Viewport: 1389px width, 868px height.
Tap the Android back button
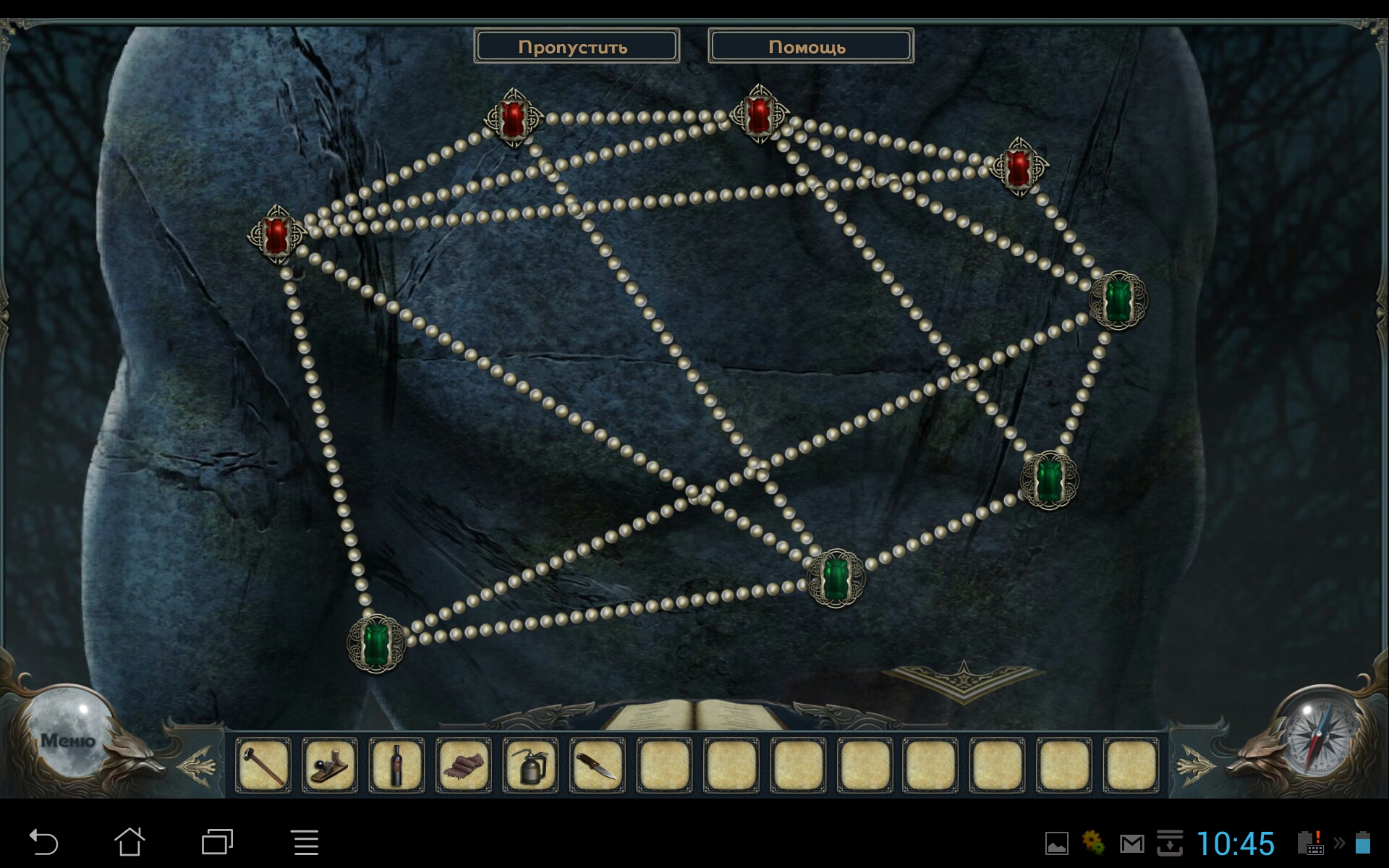pyautogui.click(x=43, y=843)
